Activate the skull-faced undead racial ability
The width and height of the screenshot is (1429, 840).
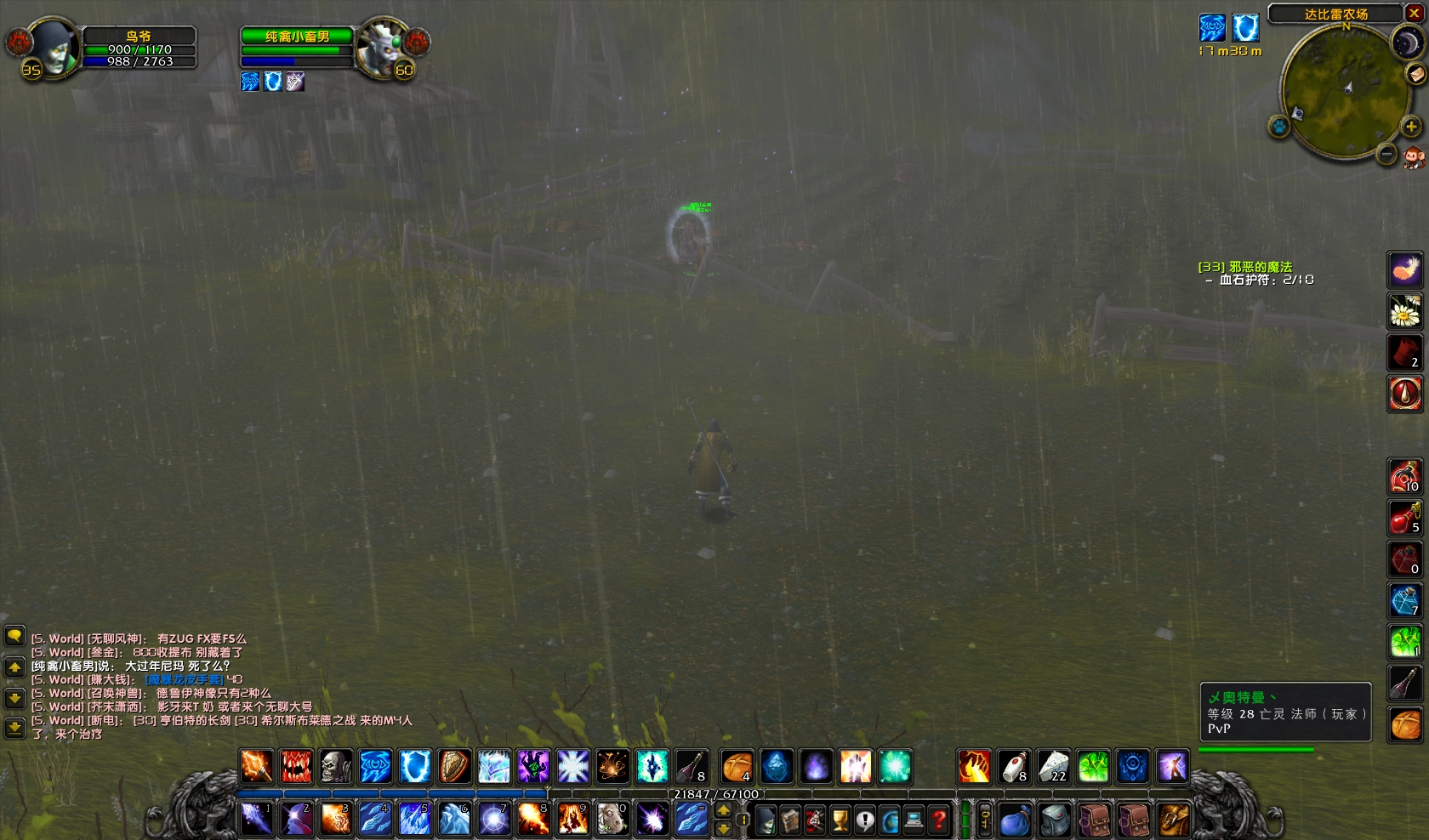(336, 767)
